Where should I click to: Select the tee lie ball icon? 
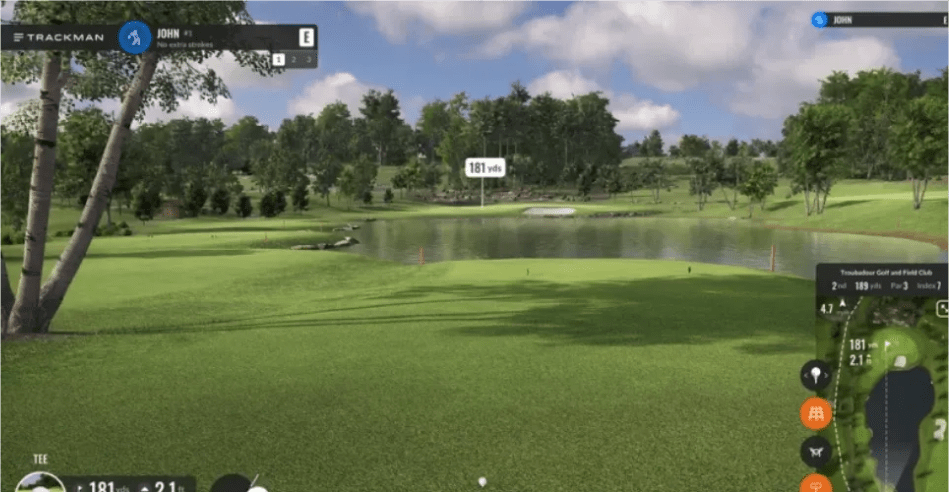pyautogui.click(x=34, y=483)
